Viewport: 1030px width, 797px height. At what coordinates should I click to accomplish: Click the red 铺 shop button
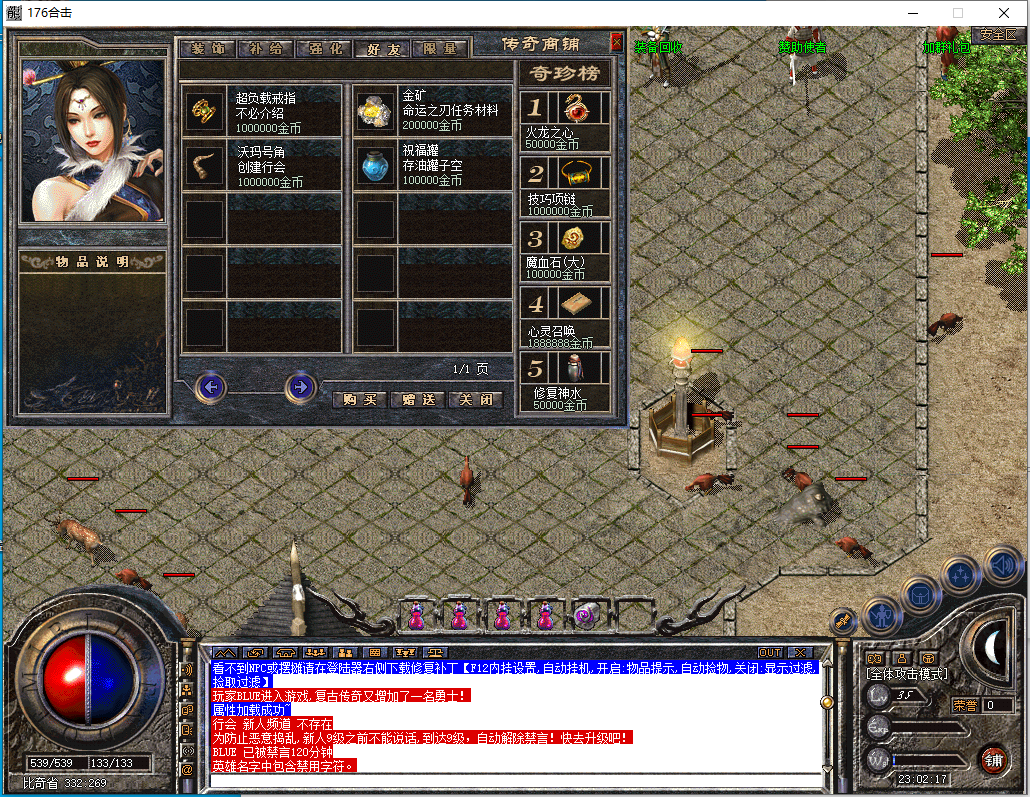pyautogui.click(x=993, y=759)
